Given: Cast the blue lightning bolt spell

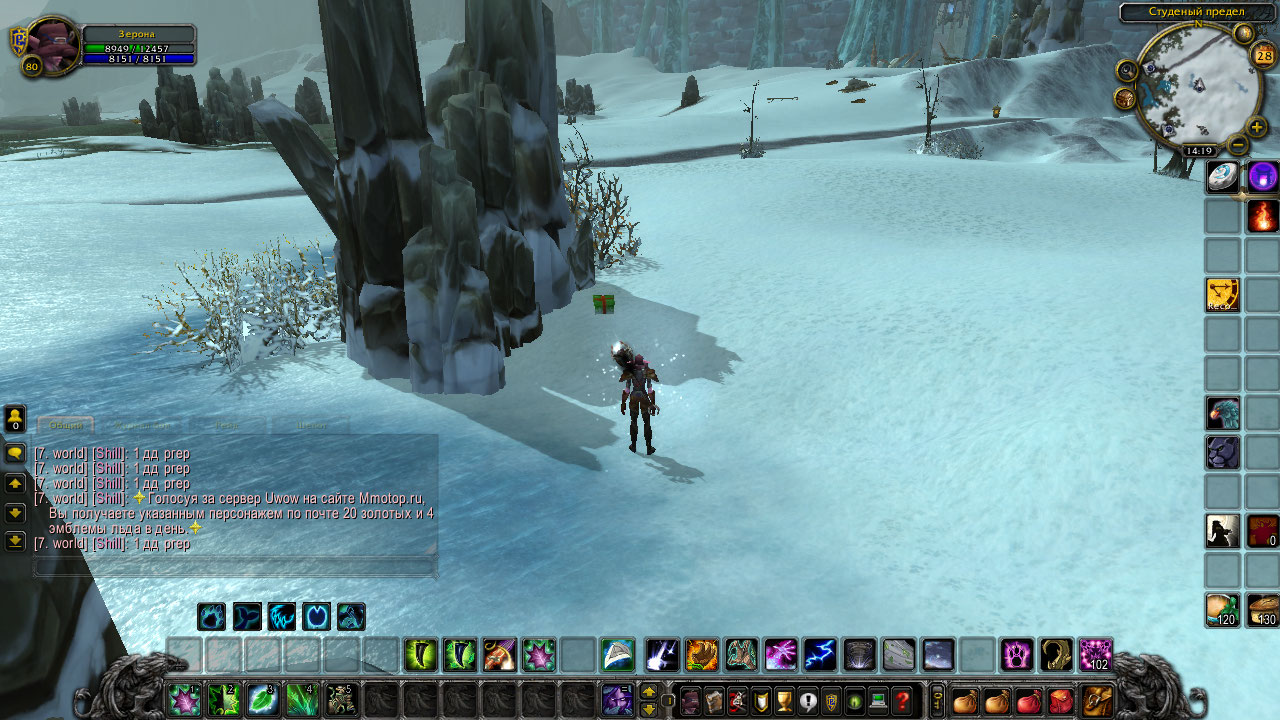Looking at the screenshot, I should tap(820, 655).
